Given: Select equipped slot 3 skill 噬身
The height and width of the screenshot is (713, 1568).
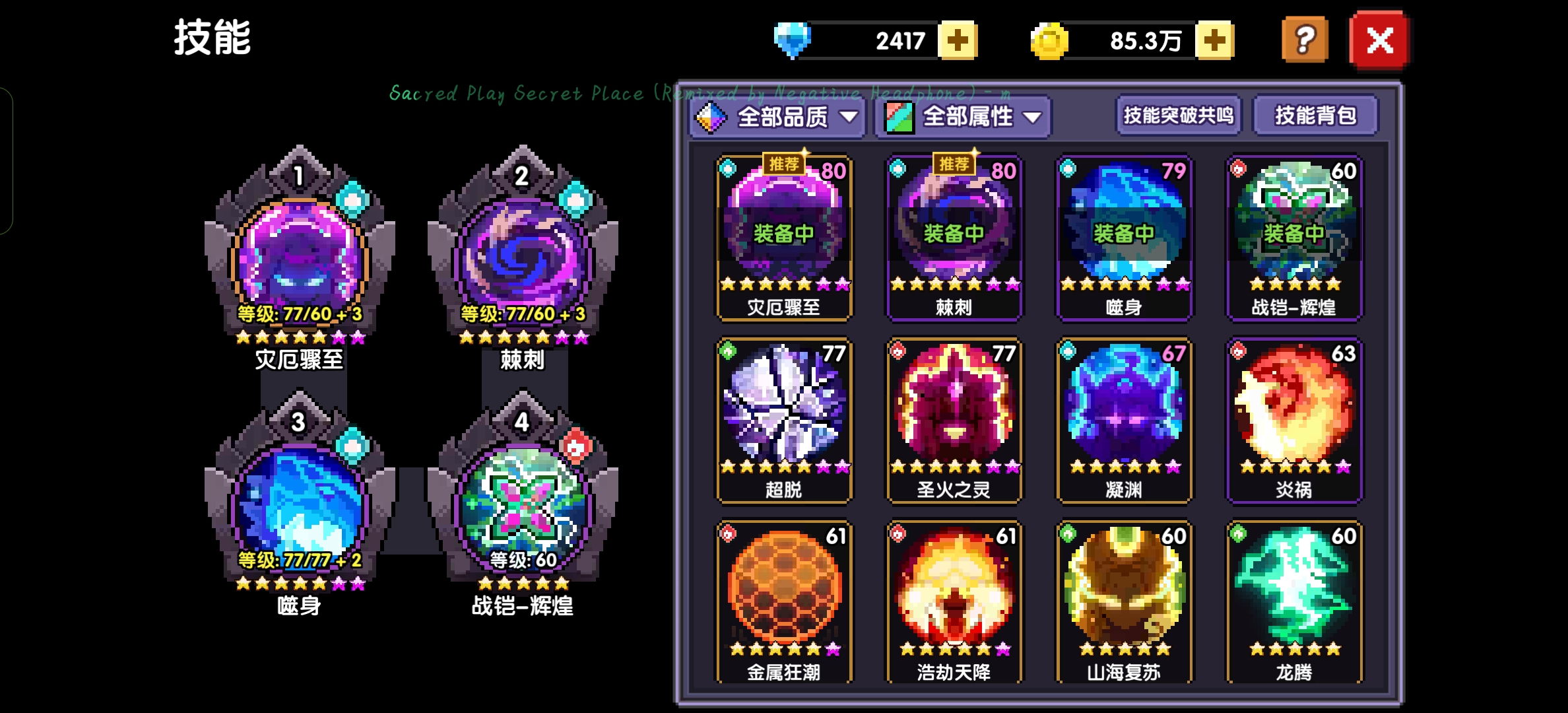Looking at the screenshot, I should (299, 505).
